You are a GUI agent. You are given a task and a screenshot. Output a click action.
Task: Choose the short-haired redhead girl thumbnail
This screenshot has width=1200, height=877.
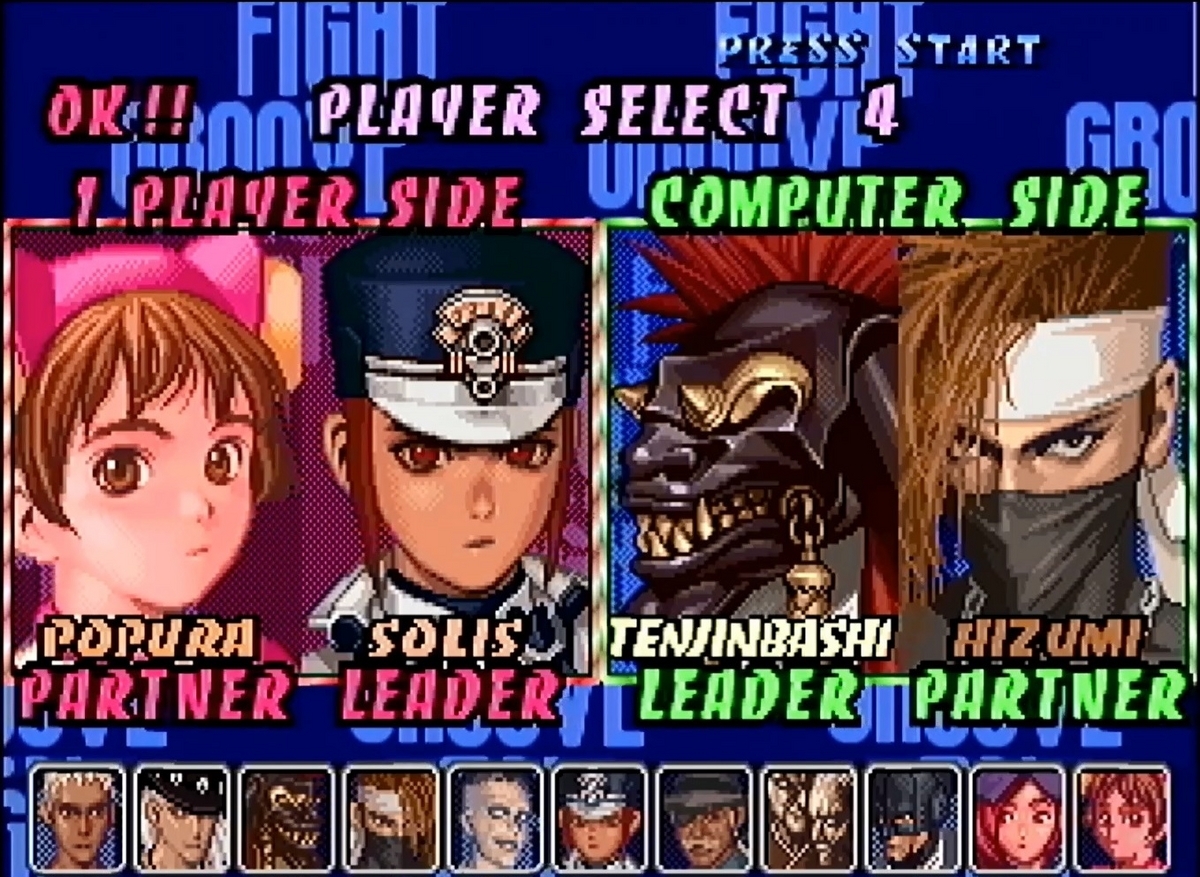tap(1122, 817)
